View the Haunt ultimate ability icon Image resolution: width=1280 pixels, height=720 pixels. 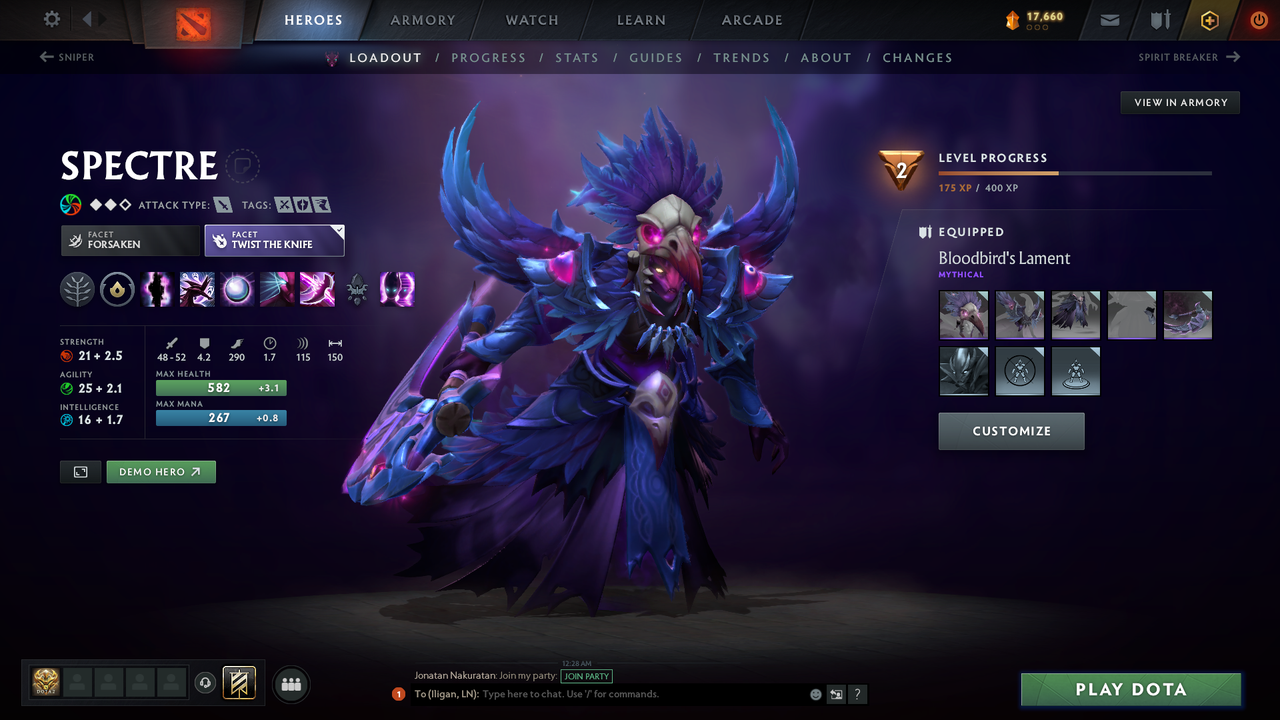coord(397,289)
